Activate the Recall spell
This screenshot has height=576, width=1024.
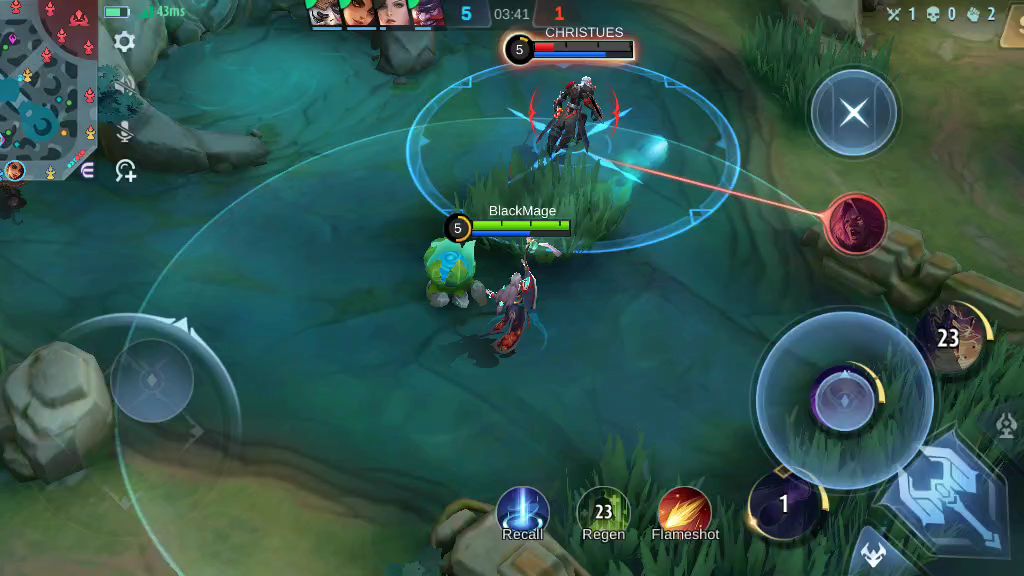point(523,512)
